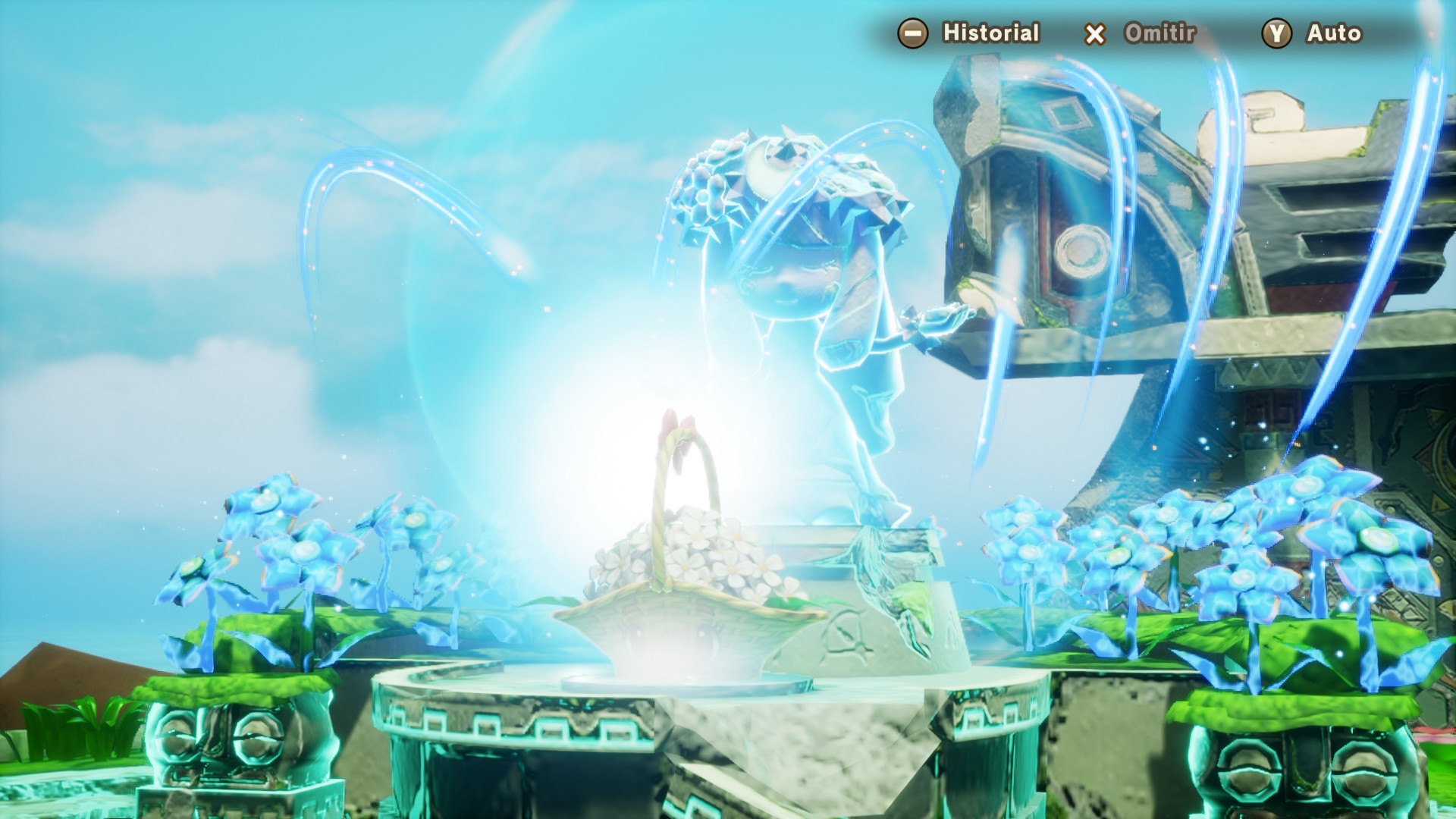The height and width of the screenshot is (819, 1456).
Task: Skip the cutscene with Omitir
Action: pos(1141,33)
